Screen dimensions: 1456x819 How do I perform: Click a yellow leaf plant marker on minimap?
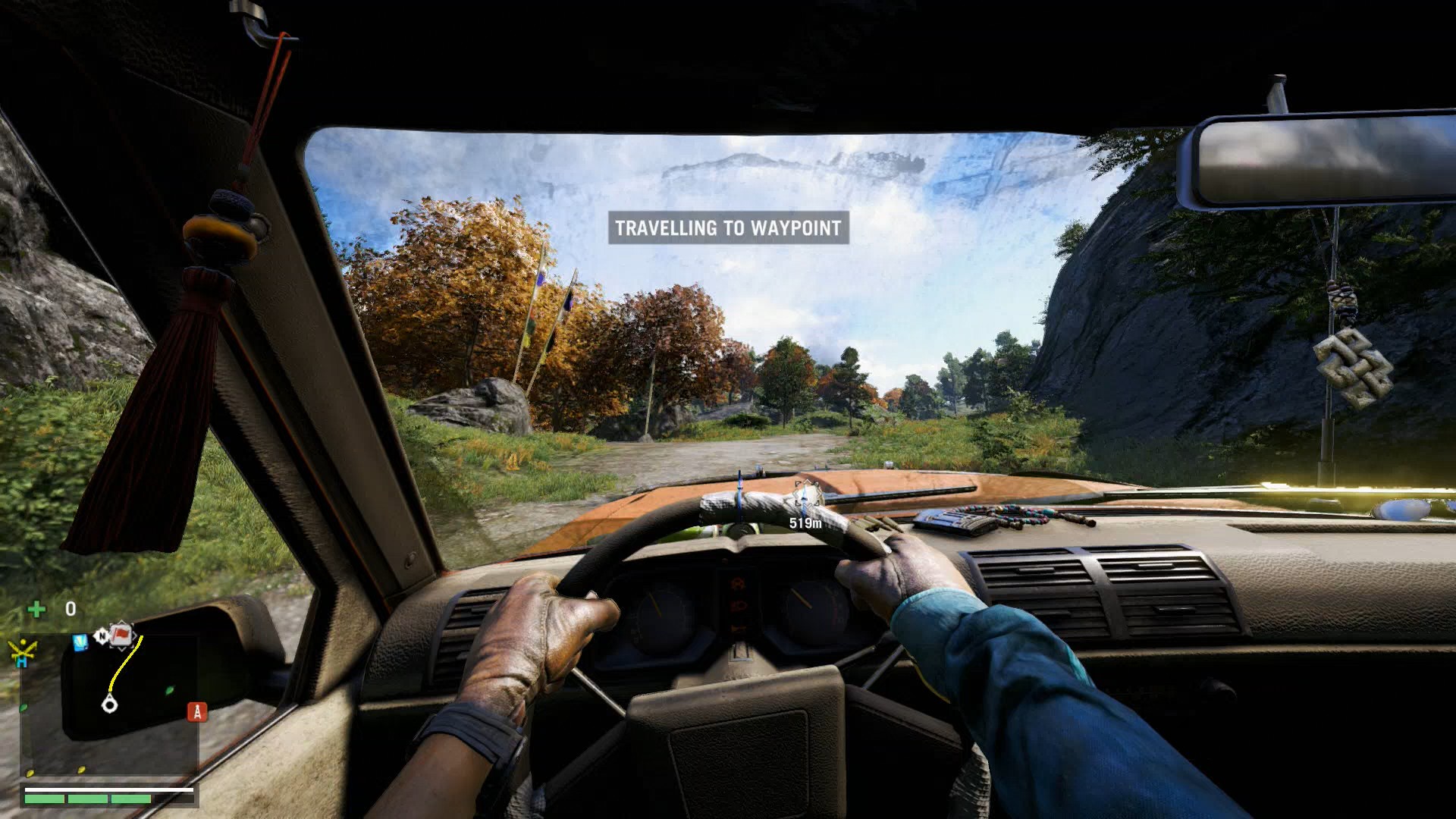click(80, 769)
